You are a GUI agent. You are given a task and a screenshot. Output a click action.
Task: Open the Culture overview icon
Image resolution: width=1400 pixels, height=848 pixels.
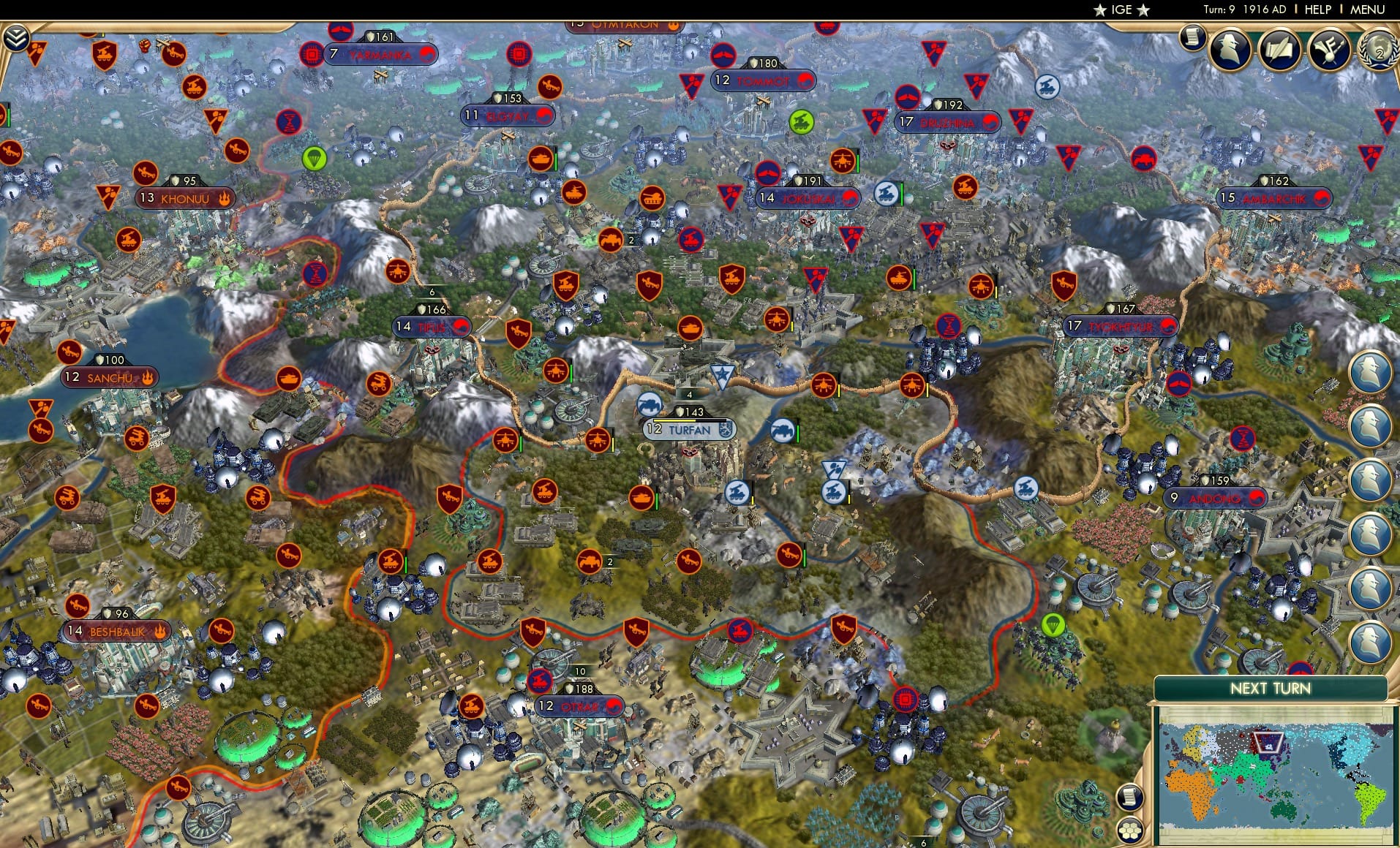tap(1331, 47)
